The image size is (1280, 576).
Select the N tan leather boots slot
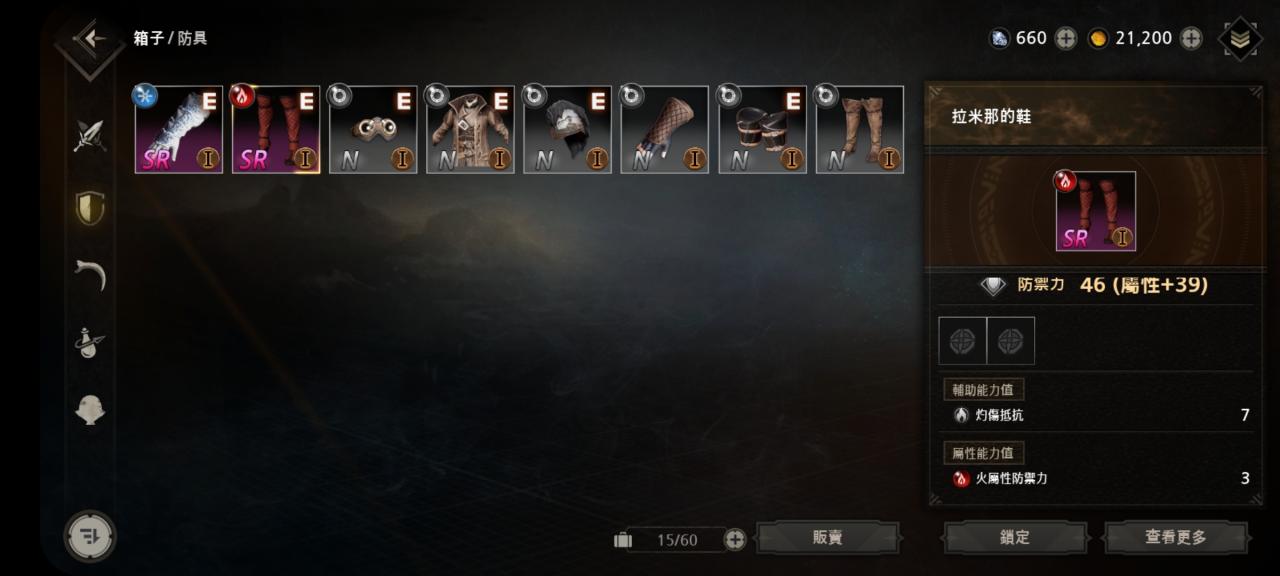[x=860, y=130]
